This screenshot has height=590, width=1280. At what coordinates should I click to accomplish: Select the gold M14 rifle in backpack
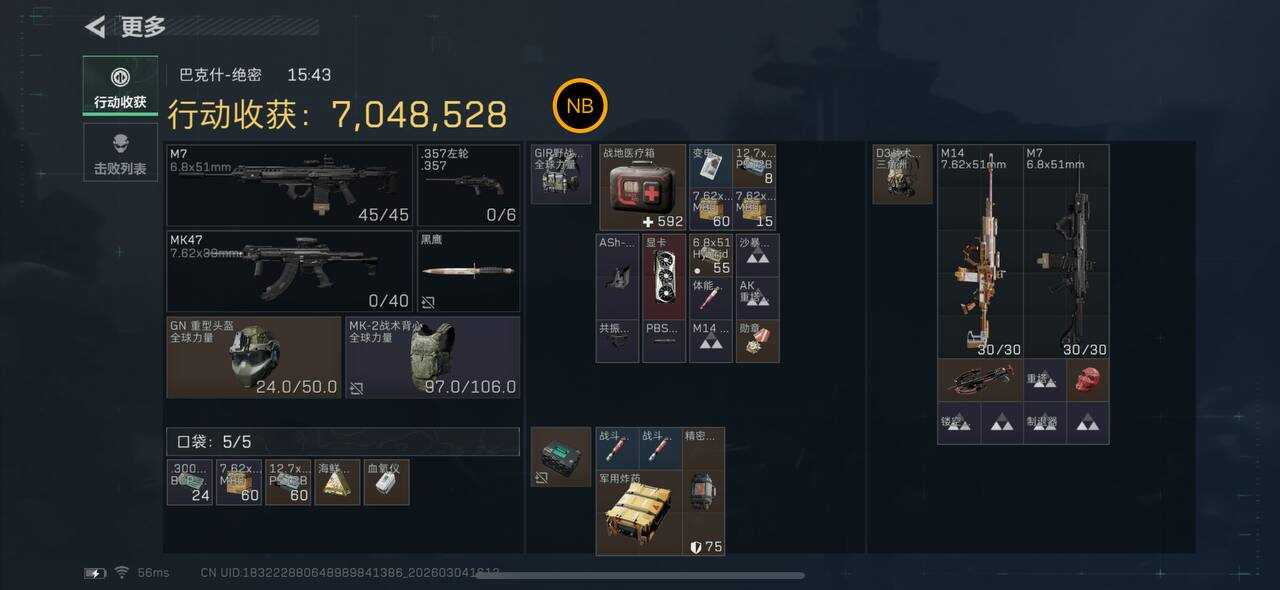click(x=979, y=251)
